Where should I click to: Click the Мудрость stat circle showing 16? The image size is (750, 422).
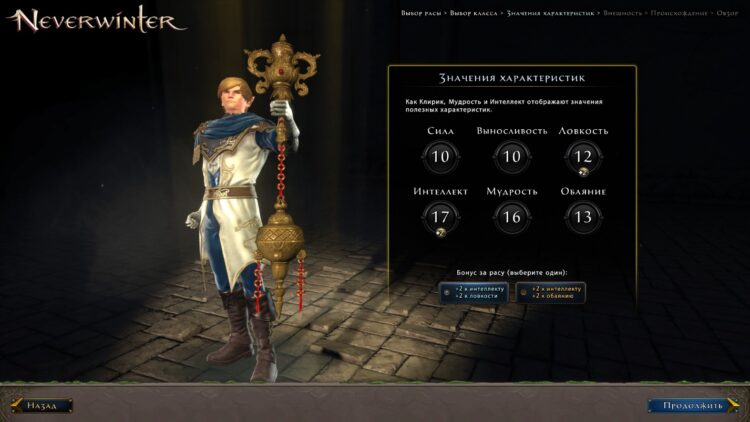[x=512, y=216]
